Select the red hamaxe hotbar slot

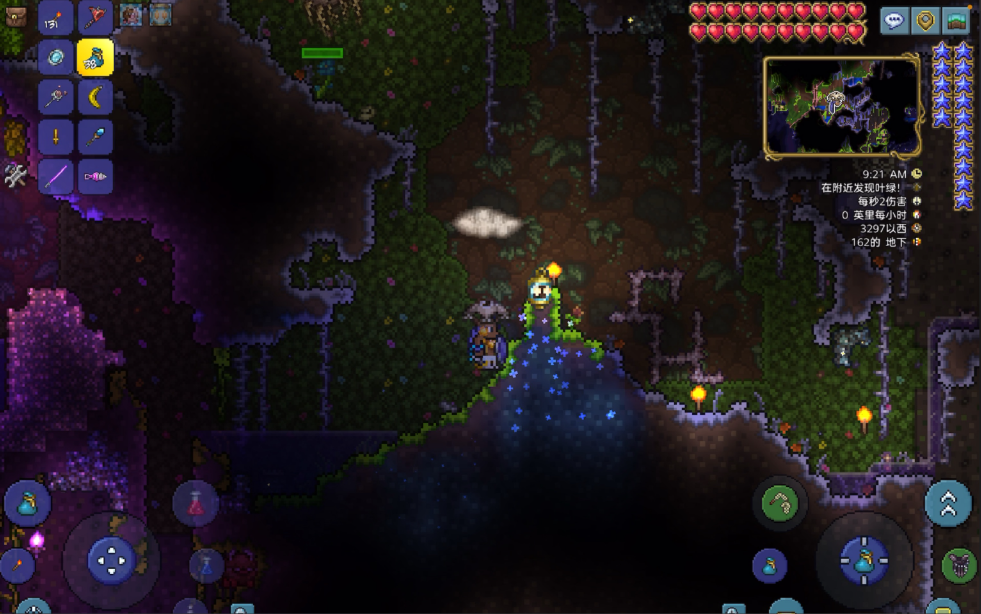click(x=96, y=17)
